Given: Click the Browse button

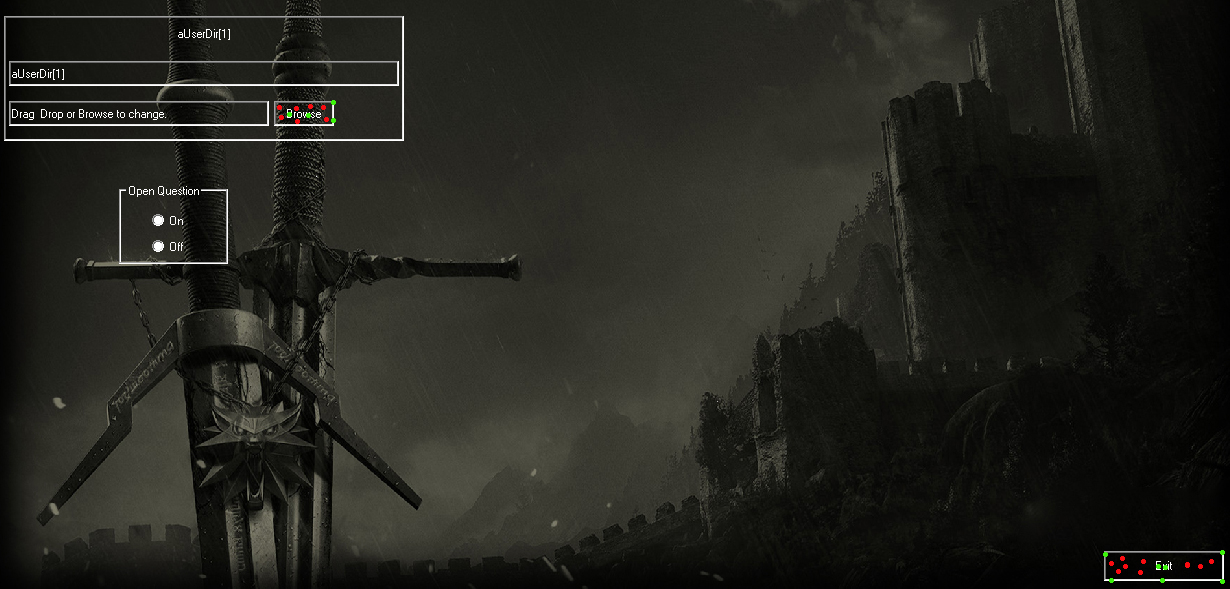Looking at the screenshot, I should click(x=304, y=113).
